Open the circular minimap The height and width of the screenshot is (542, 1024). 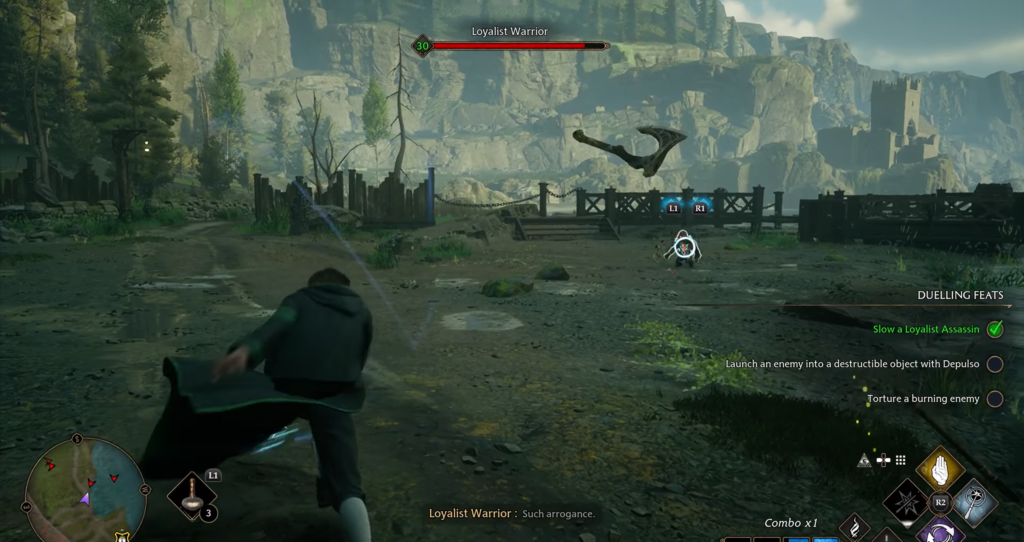(85, 489)
